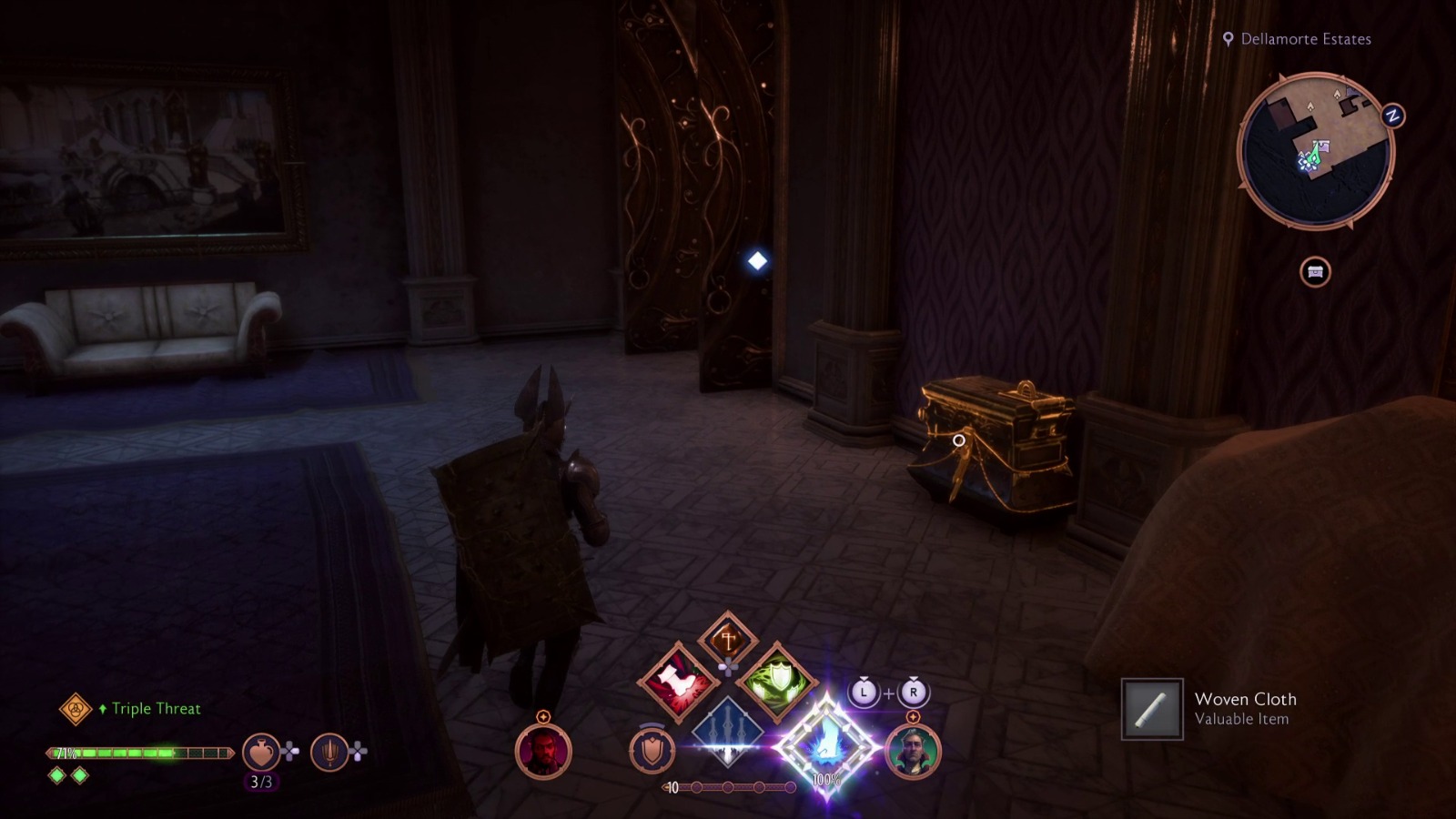The width and height of the screenshot is (1456, 819).
Task: Open the N compass marker on the minimap
Action: point(1391,115)
